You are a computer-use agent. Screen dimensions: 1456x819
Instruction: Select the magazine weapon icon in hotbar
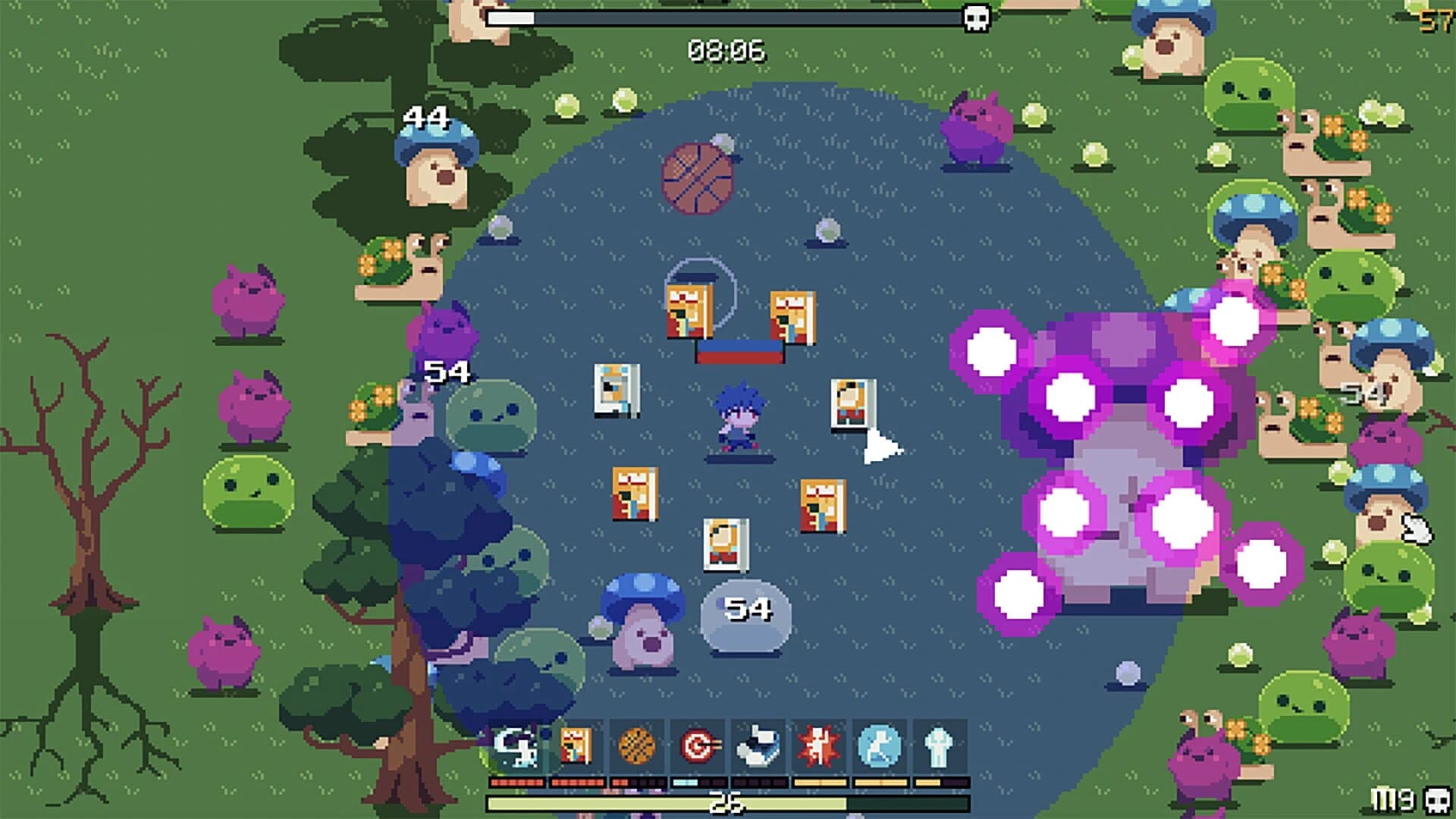point(575,745)
